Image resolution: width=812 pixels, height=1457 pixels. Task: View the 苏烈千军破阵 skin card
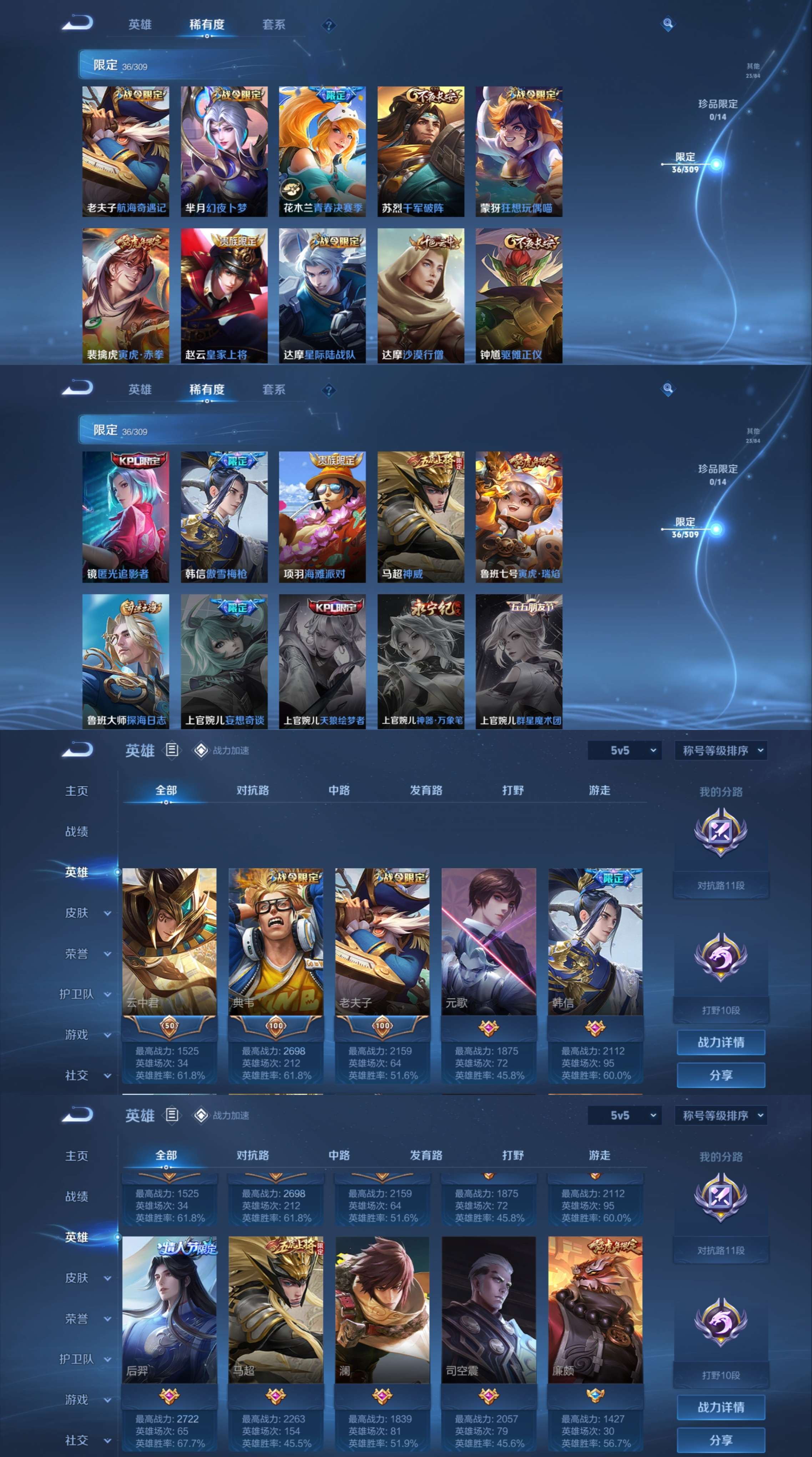click(x=421, y=151)
